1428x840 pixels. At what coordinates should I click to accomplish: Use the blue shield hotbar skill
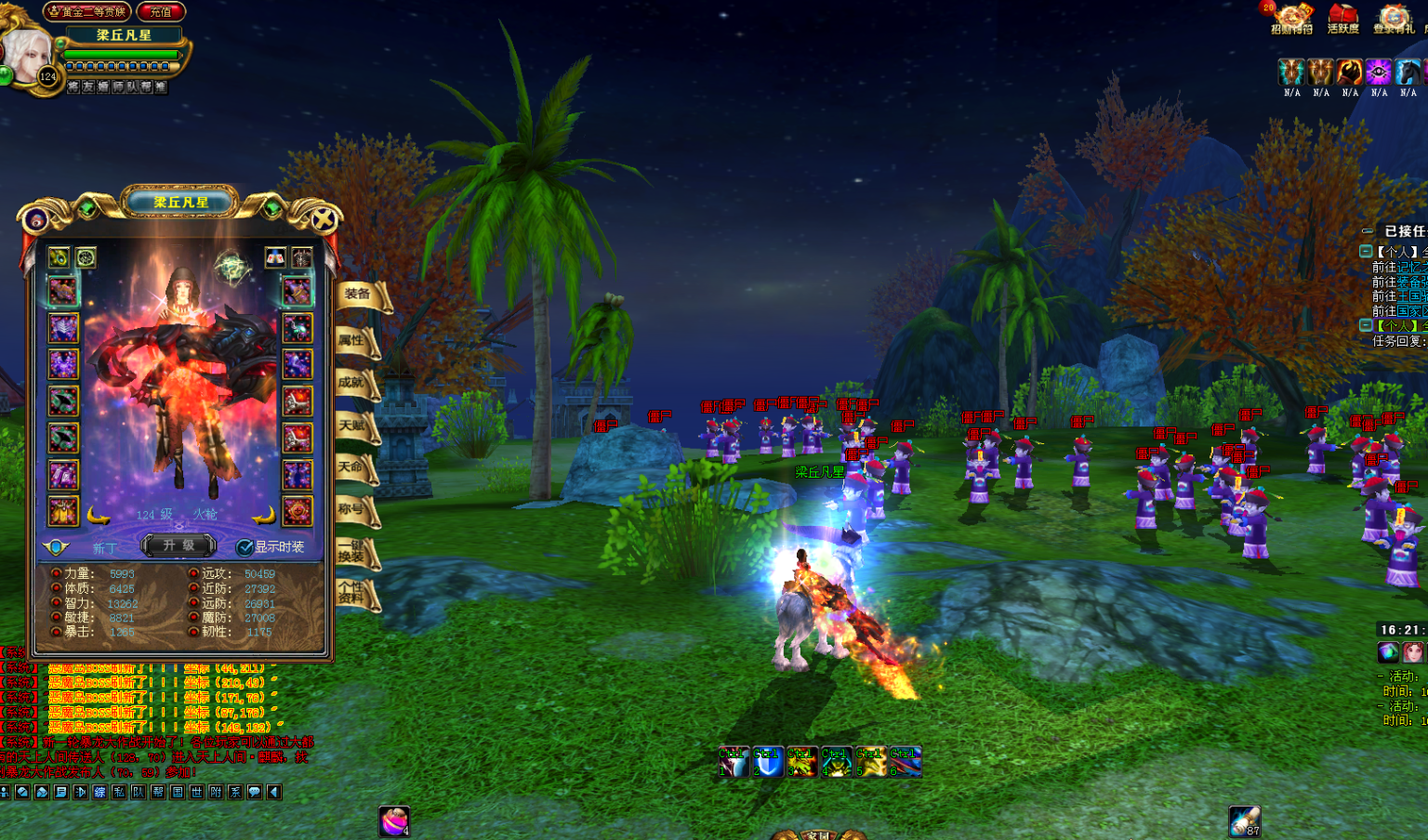767,762
